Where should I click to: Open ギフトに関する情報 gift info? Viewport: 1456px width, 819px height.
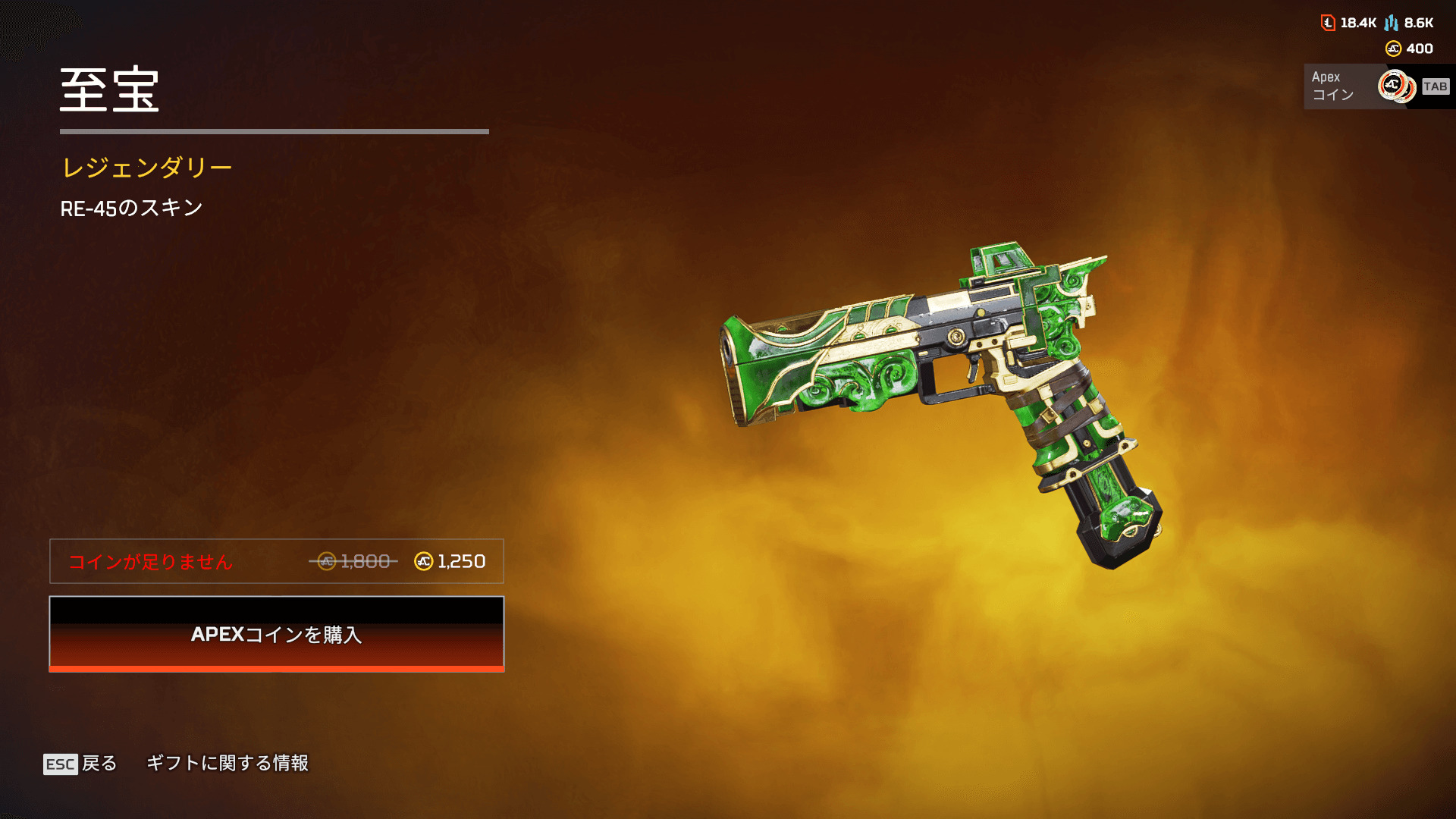point(227,763)
